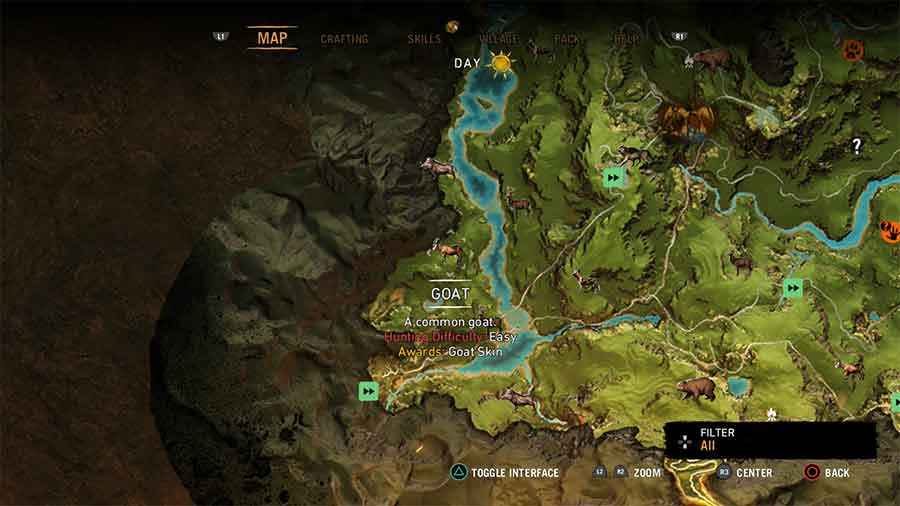Select the active Map tab
Image resolution: width=900 pixels, height=506 pixels.
click(x=272, y=38)
